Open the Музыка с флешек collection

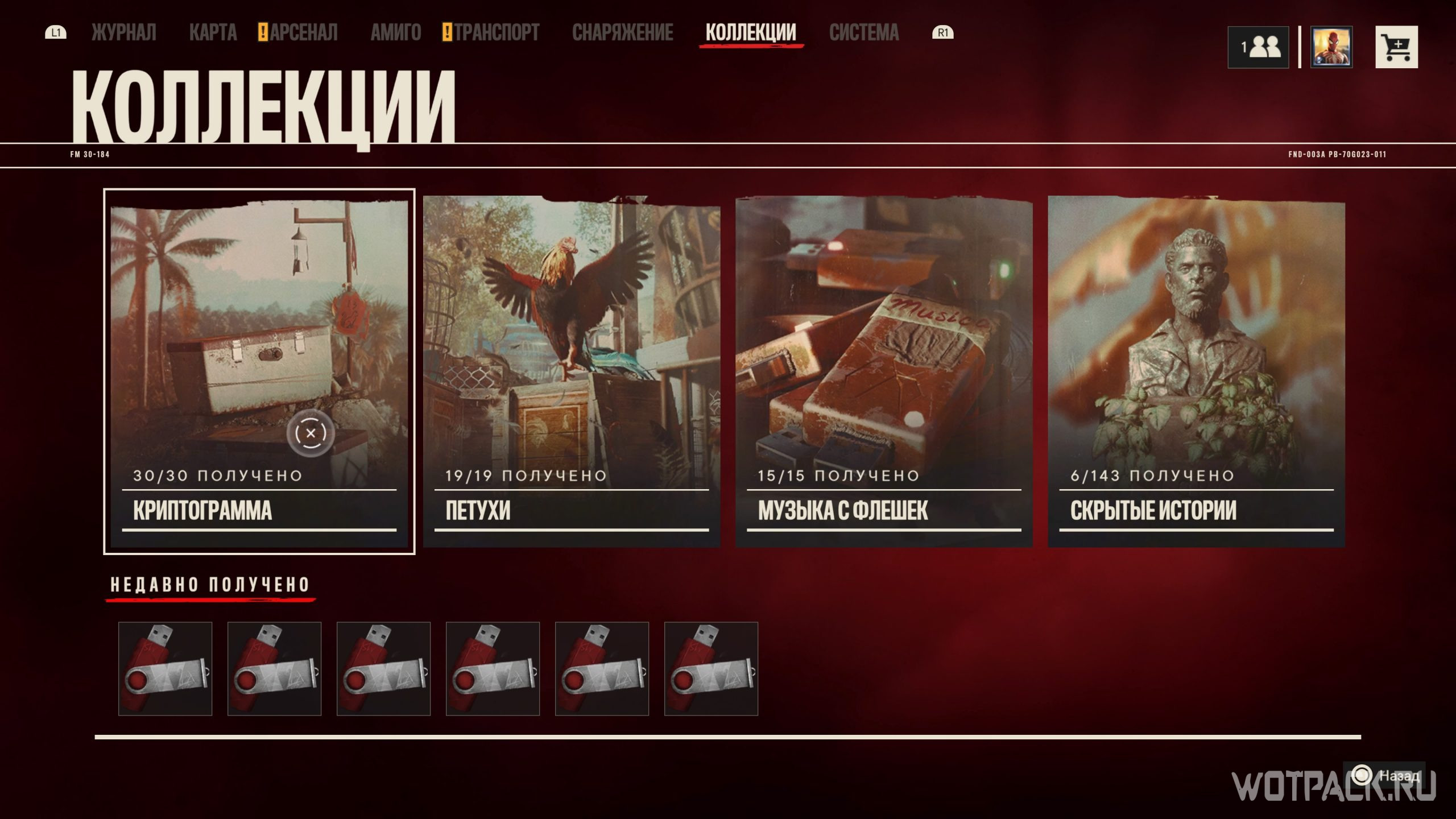(884, 371)
